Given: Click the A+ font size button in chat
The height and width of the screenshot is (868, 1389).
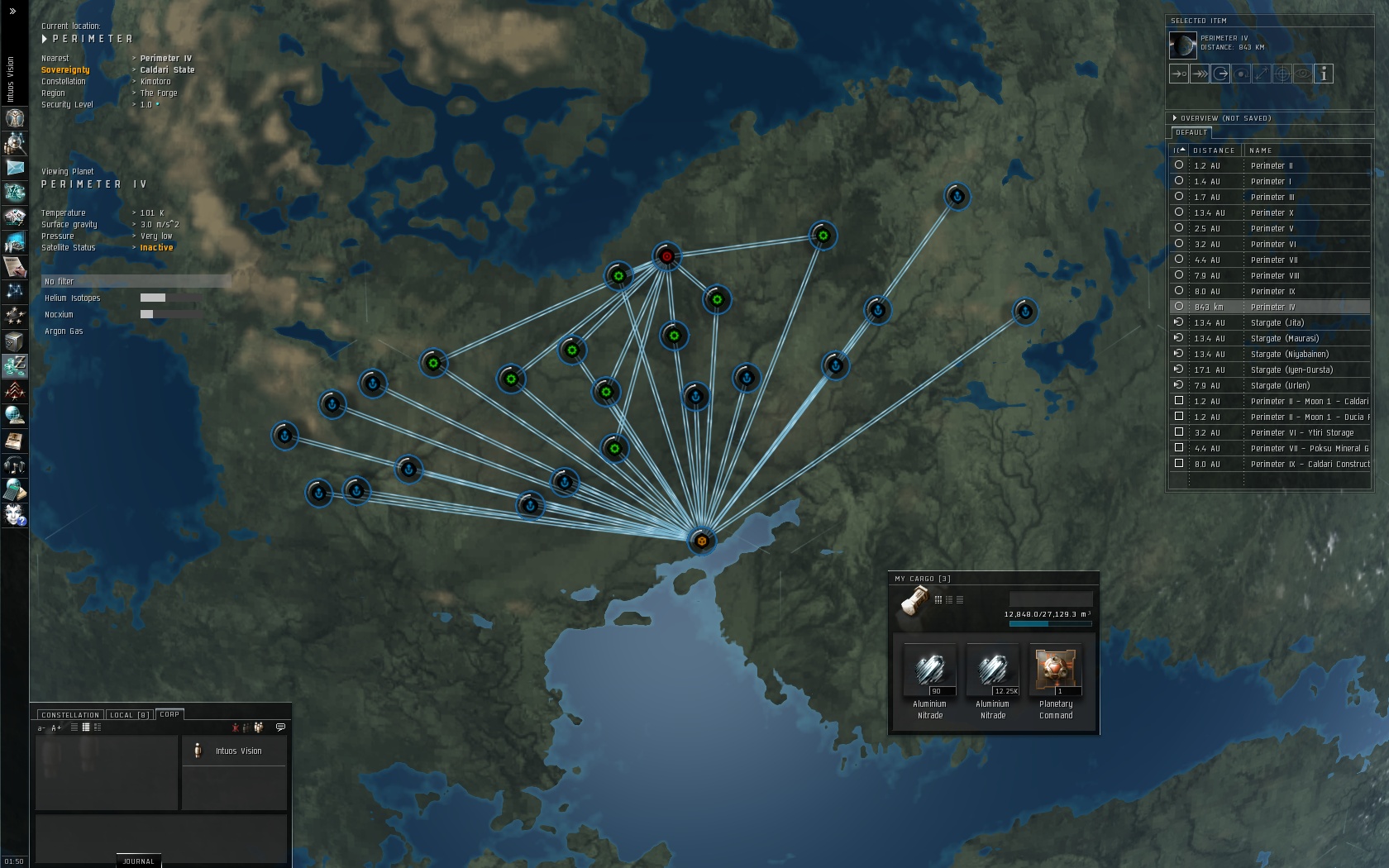Looking at the screenshot, I should tap(56, 727).
